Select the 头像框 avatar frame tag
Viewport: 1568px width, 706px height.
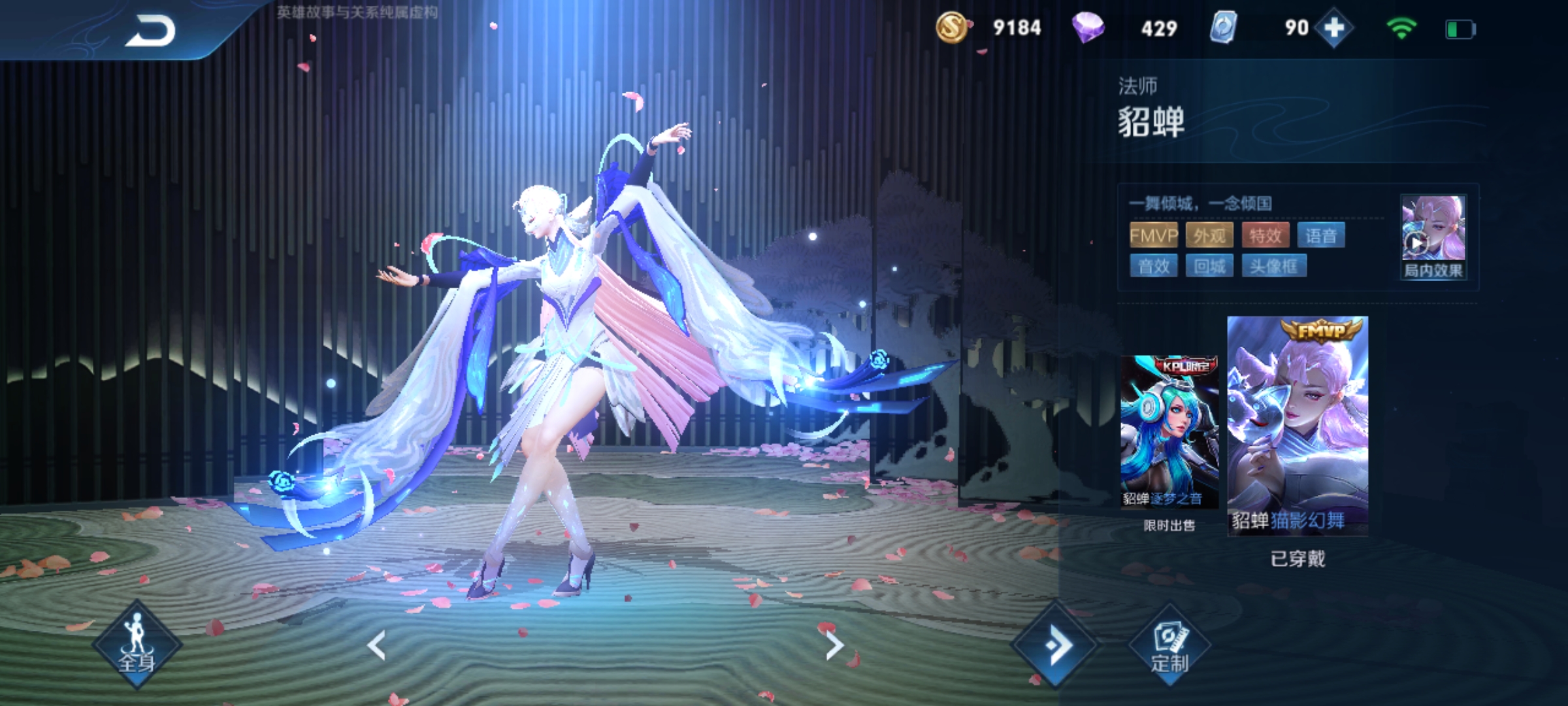[1273, 266]
